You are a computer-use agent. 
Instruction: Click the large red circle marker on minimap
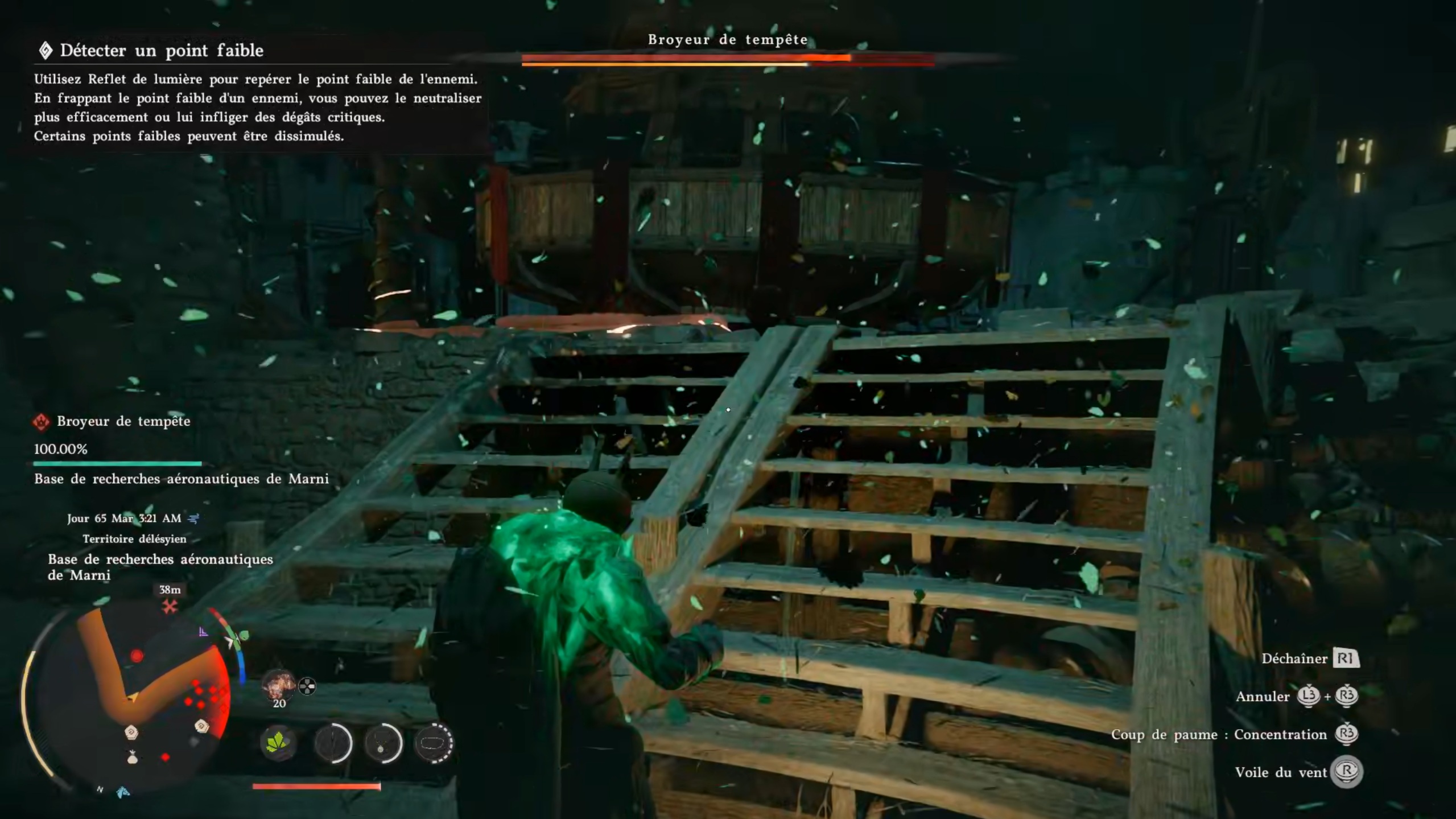click(137, 656)
